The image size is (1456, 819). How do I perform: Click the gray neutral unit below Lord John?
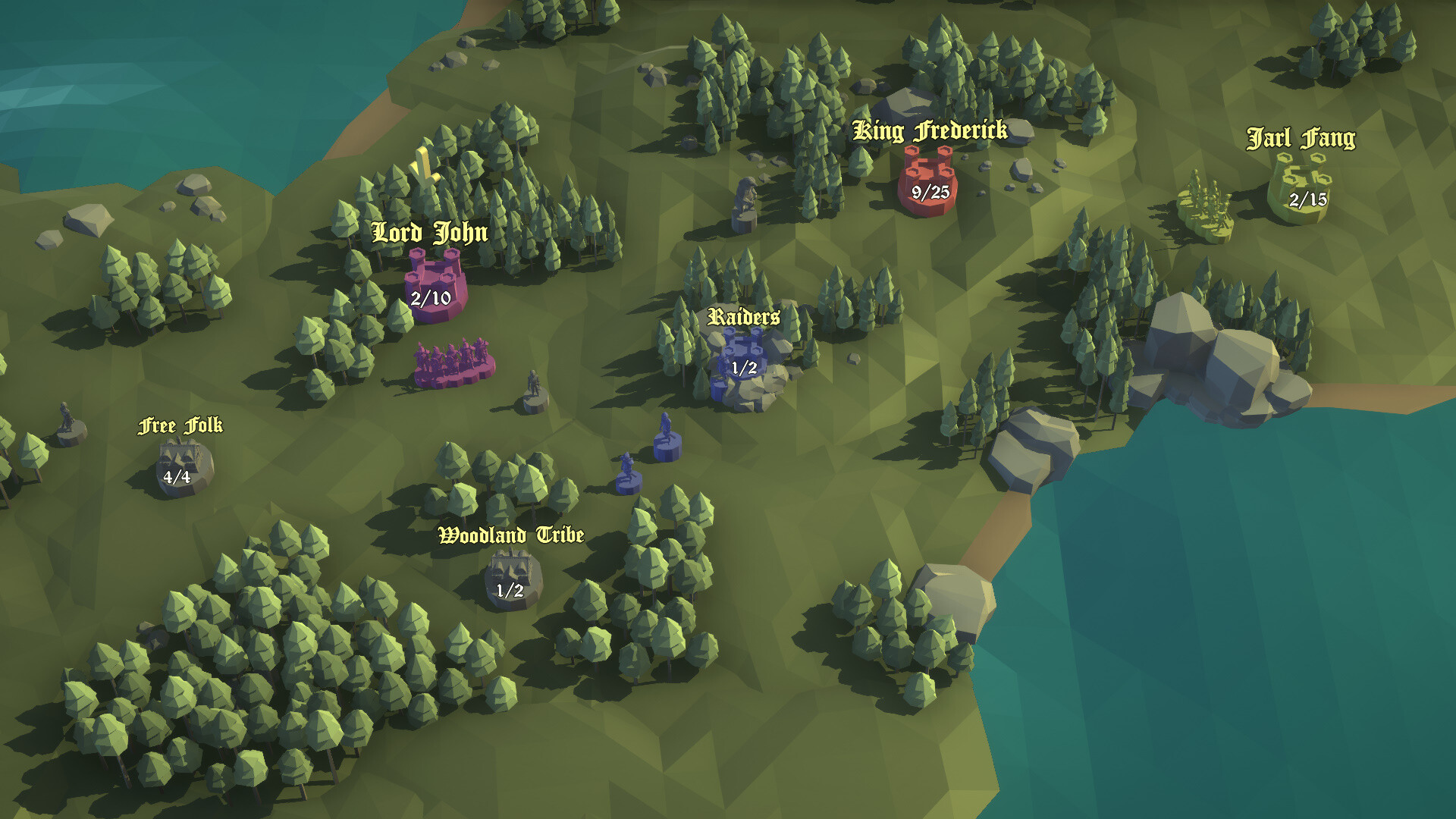pos(532,387)
